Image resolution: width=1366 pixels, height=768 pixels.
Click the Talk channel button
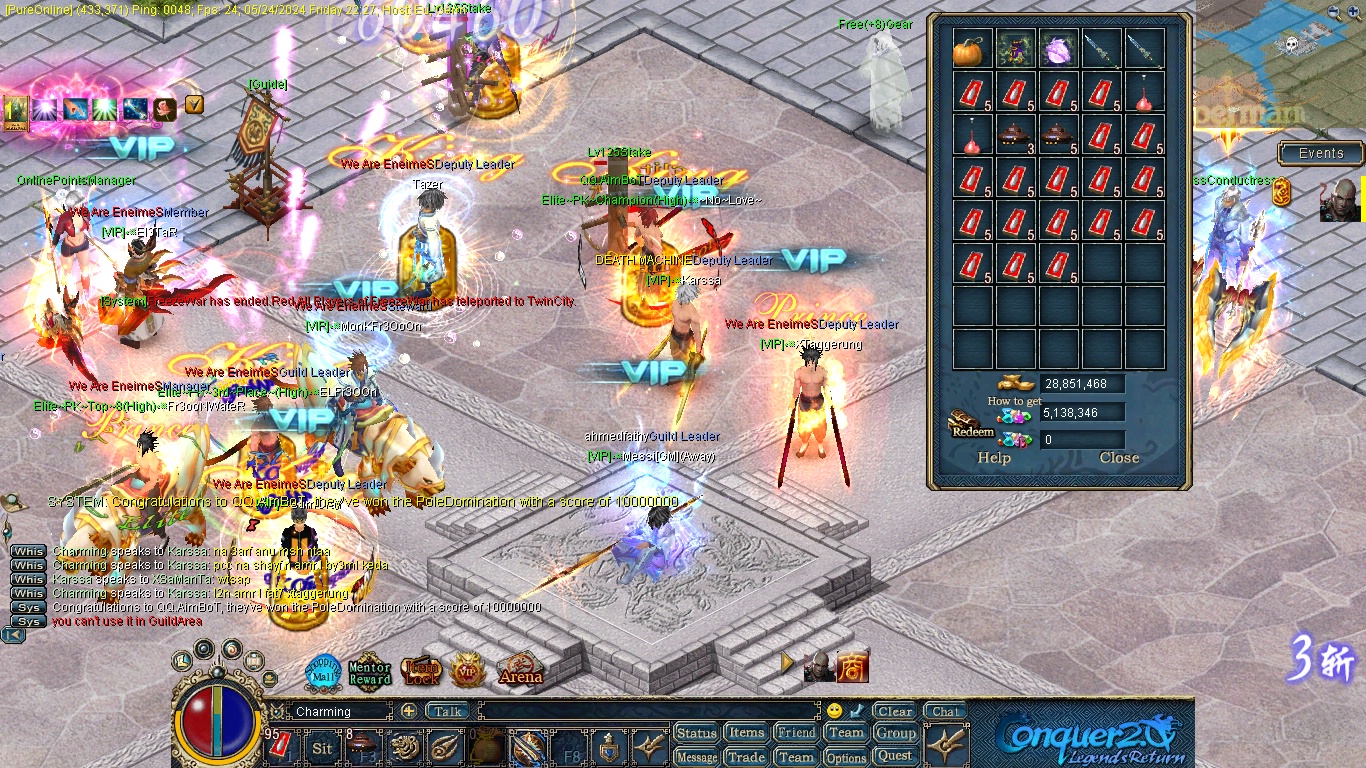tap(447, 712)
